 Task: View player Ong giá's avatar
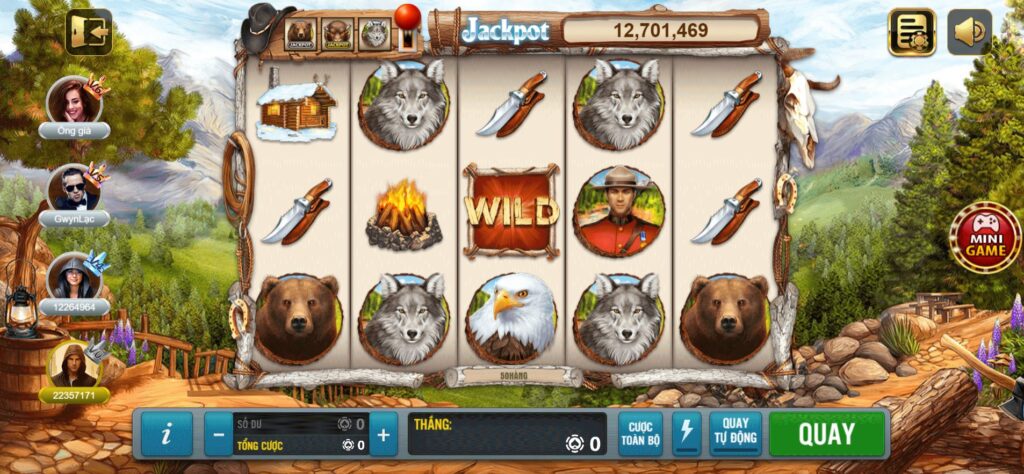pos(74,101)
